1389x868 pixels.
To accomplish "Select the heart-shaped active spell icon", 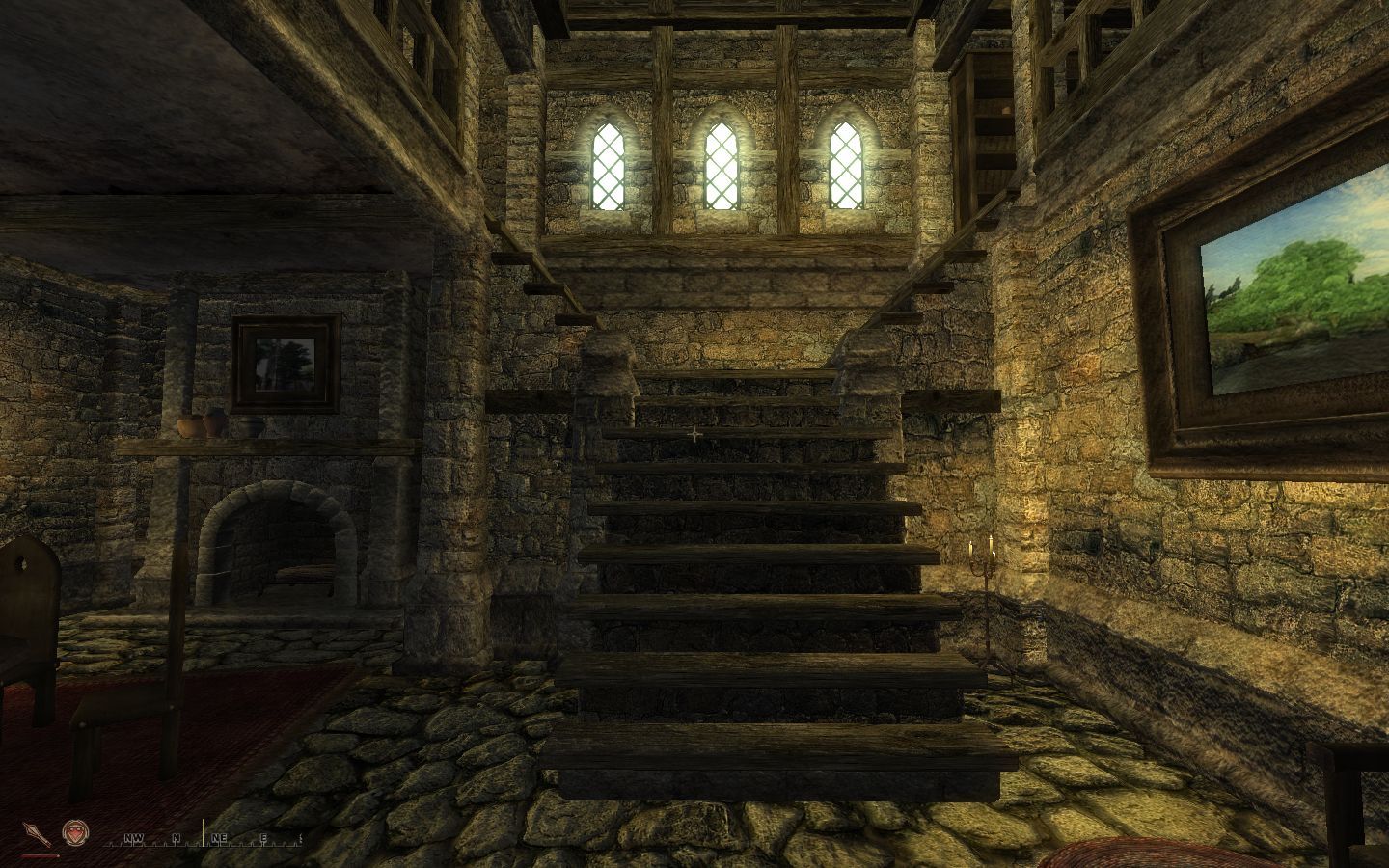I will coord(72,833).
